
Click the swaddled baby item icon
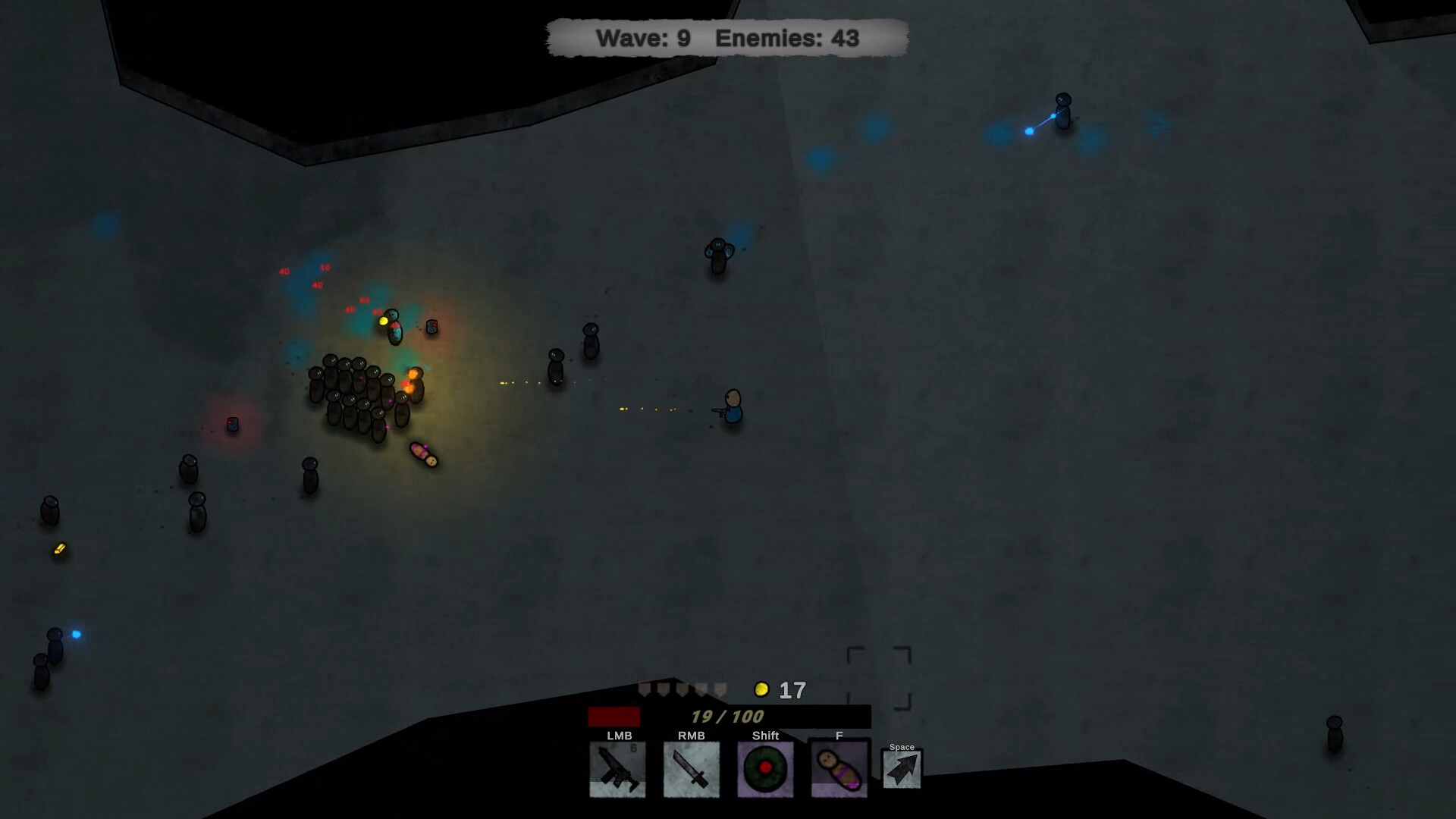click(839, 768)
